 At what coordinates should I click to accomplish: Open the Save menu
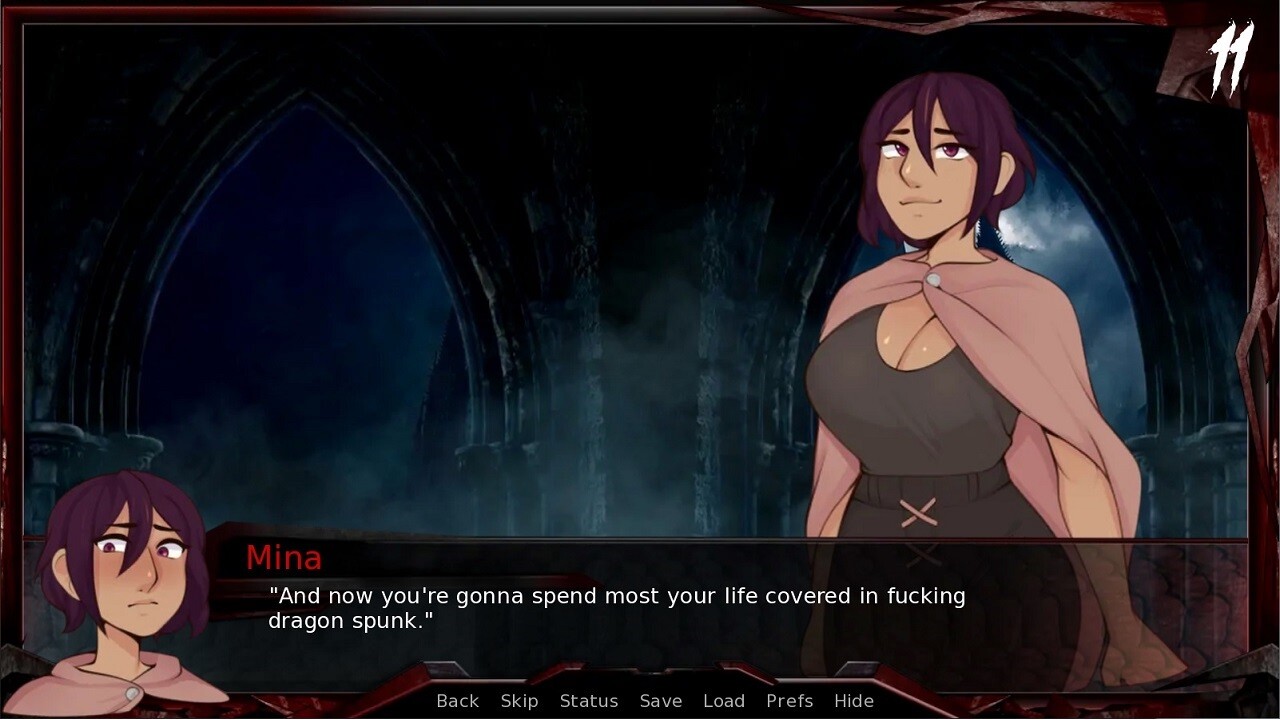tap(661, 701)
